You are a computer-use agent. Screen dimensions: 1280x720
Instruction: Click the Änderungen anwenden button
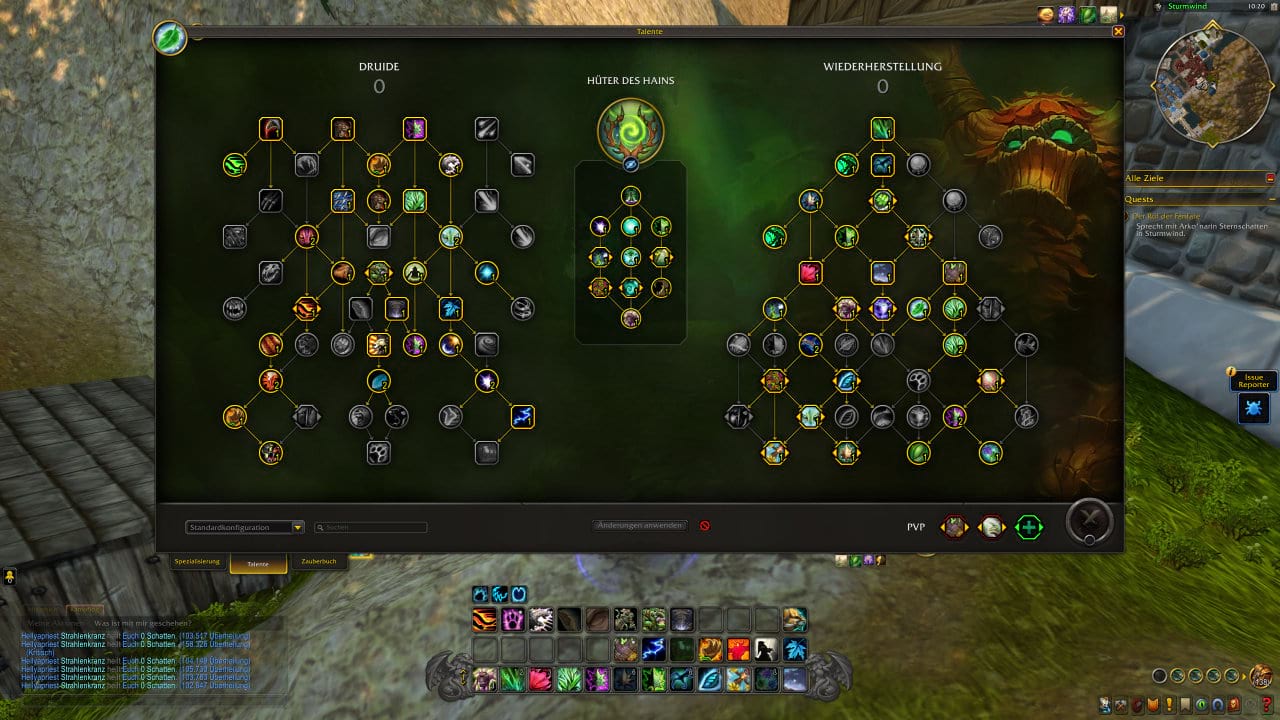pyautogui.click(x=640, y=525)
